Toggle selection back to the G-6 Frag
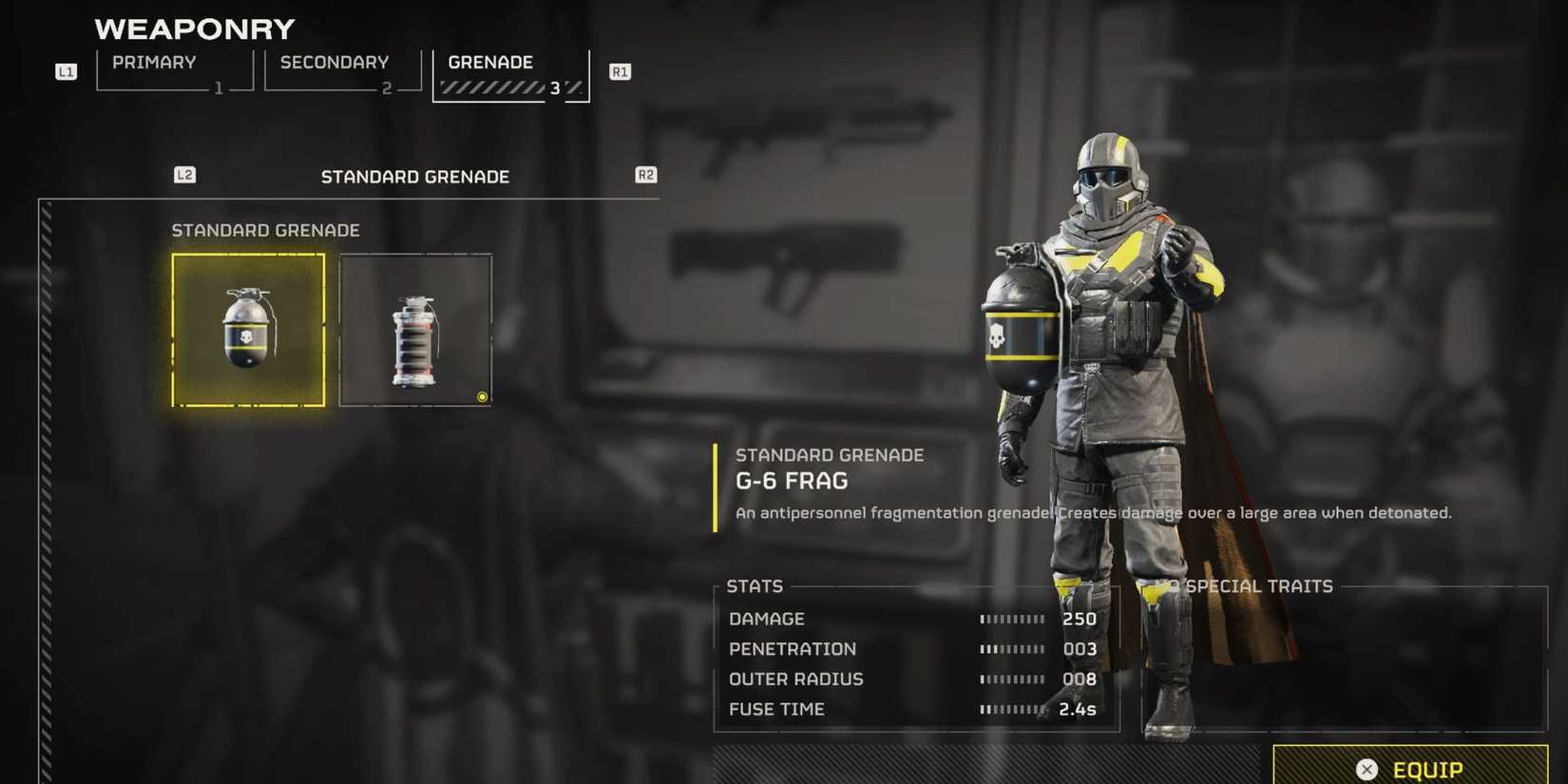Image resolution: width=1568 pixels, height=784 pixels. pos(247,329)
